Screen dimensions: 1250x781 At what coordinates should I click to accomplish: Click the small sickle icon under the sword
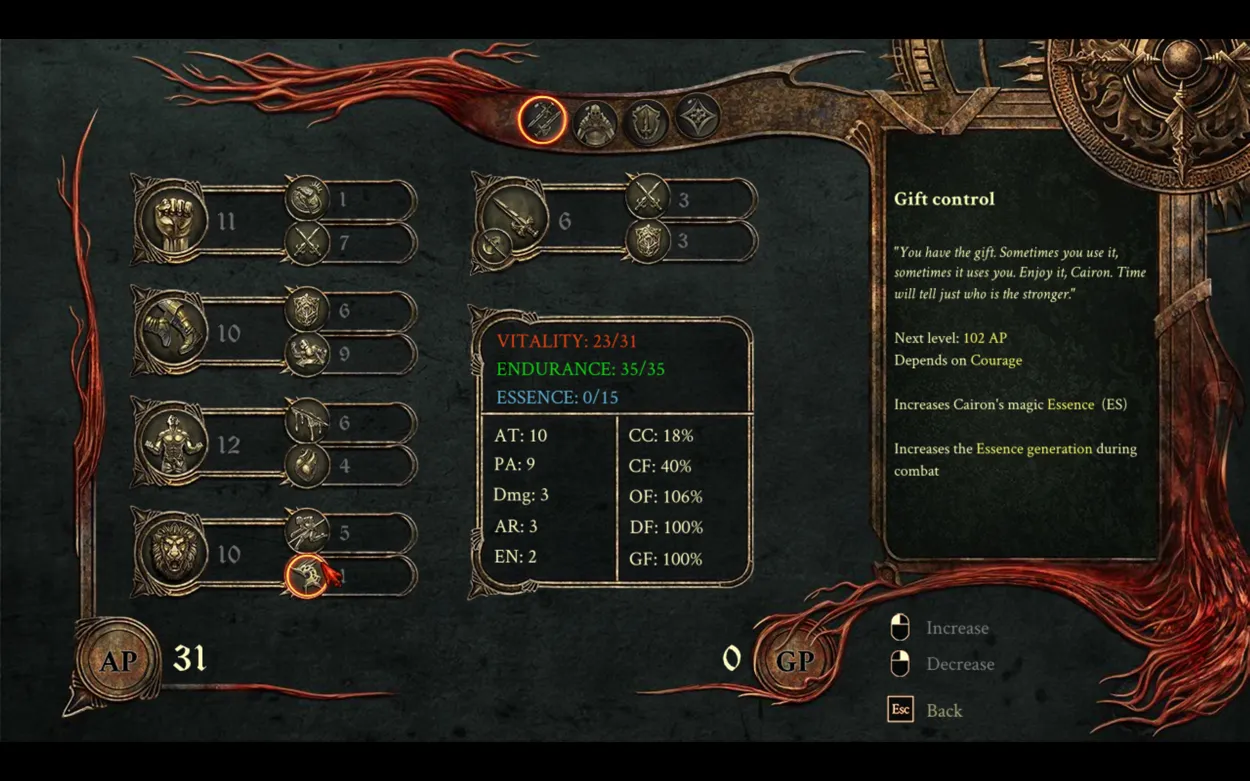click(494, 244)
